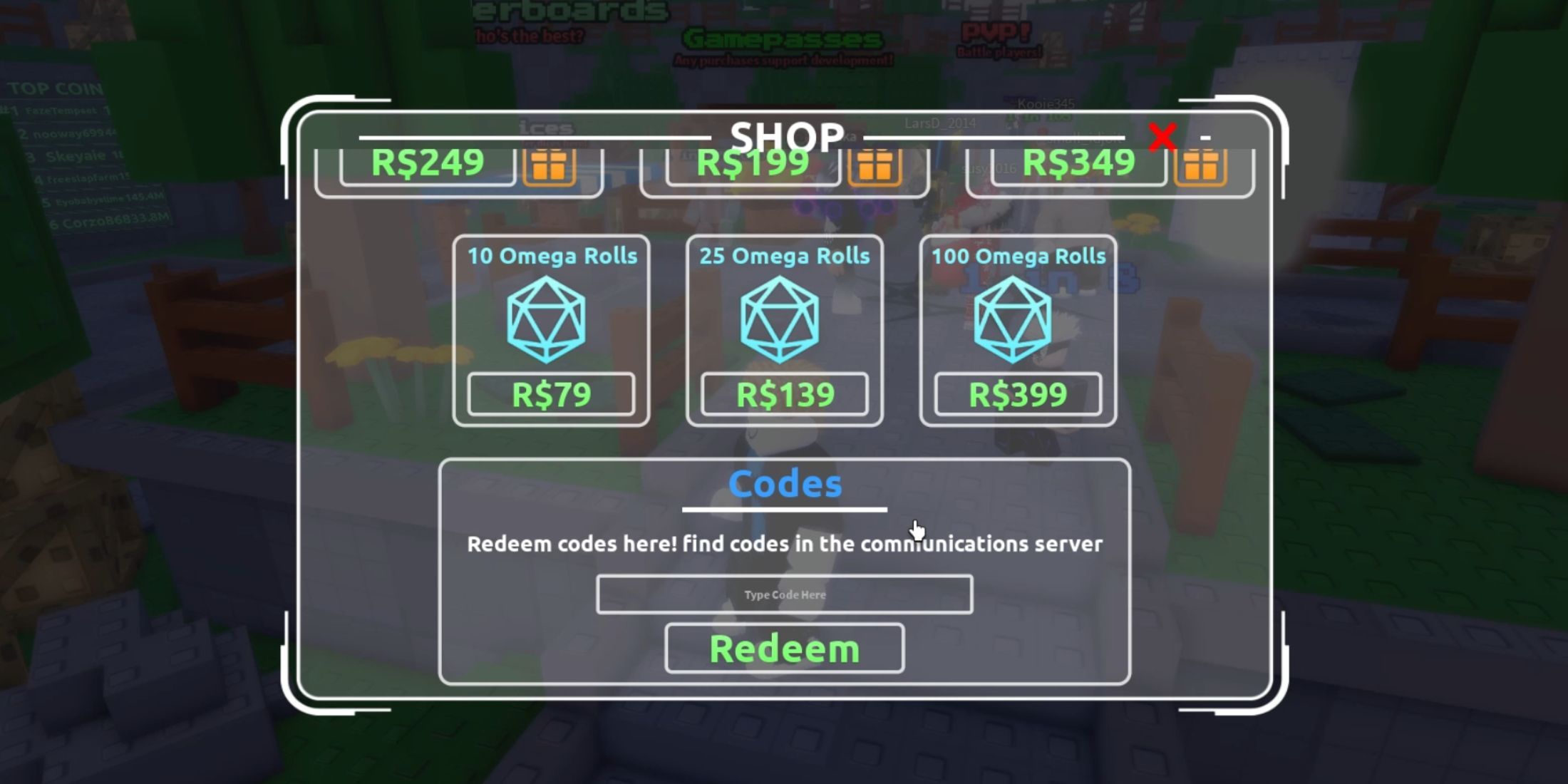Click the R$139 price on 25 Omega Rolls
This screenshot has height=784, width=1568.
pyautogui.click(x=784, y=393)
